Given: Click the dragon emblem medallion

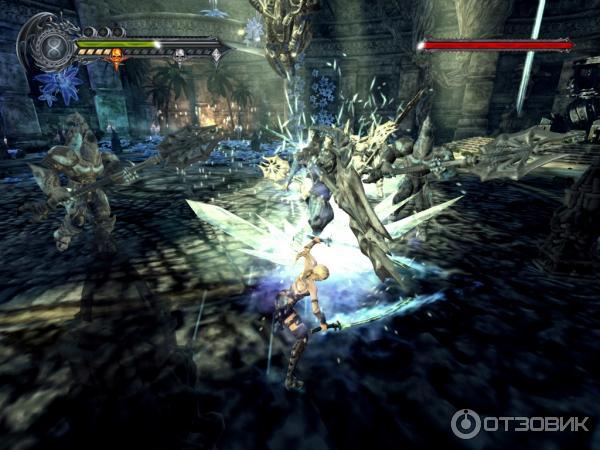Looking at the screenshot, I should coord(49,45).
